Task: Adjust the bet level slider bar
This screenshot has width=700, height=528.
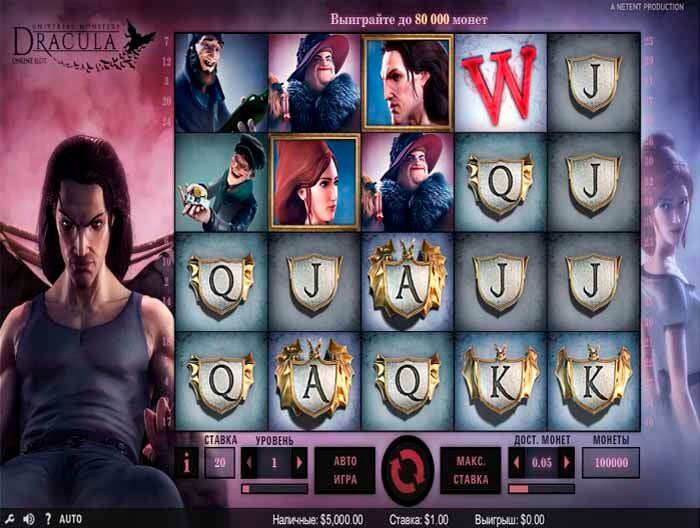Action: click(274, 489)
